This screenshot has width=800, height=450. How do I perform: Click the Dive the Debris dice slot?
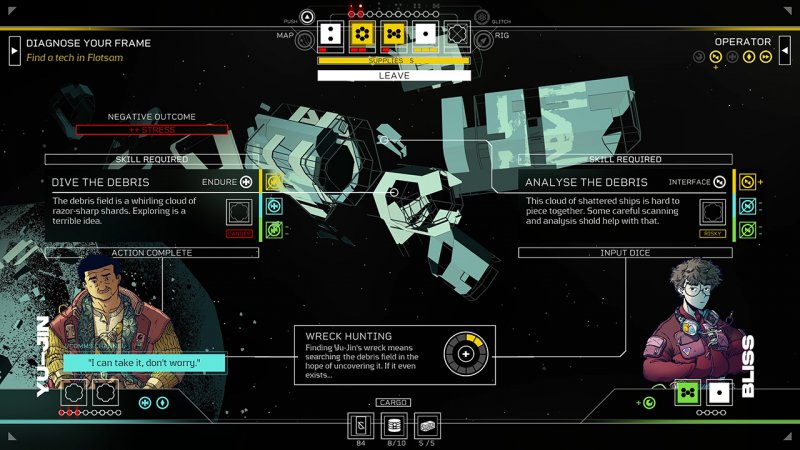(x=239, y=212)
